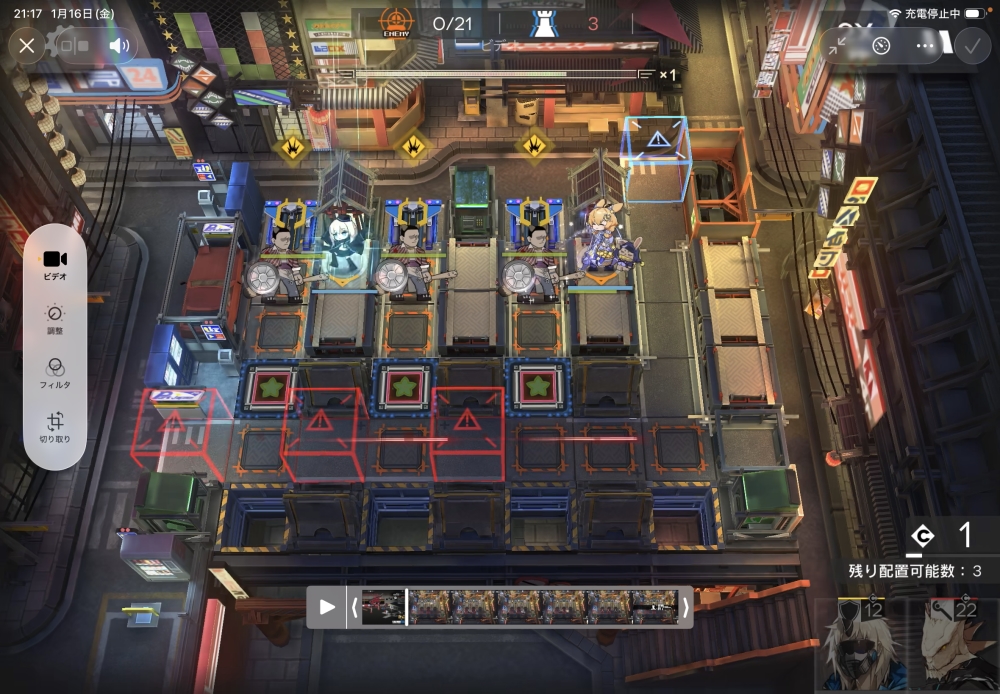This screenshot has height=694, width=1000.
Task: Choose the 切り取り crop tool
Action: (x=55, y=428)
